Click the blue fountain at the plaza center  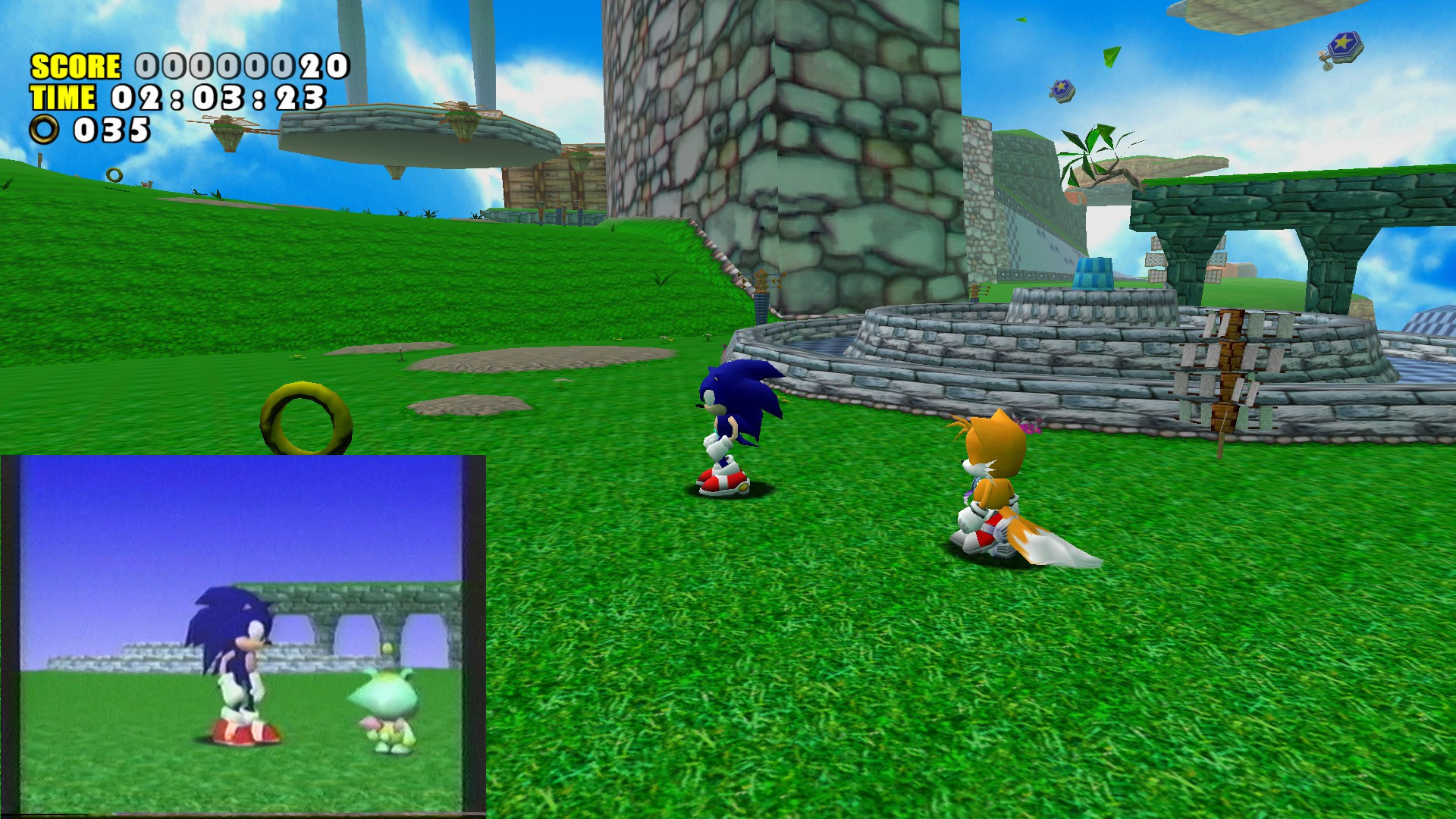(x=1092, y=273)
